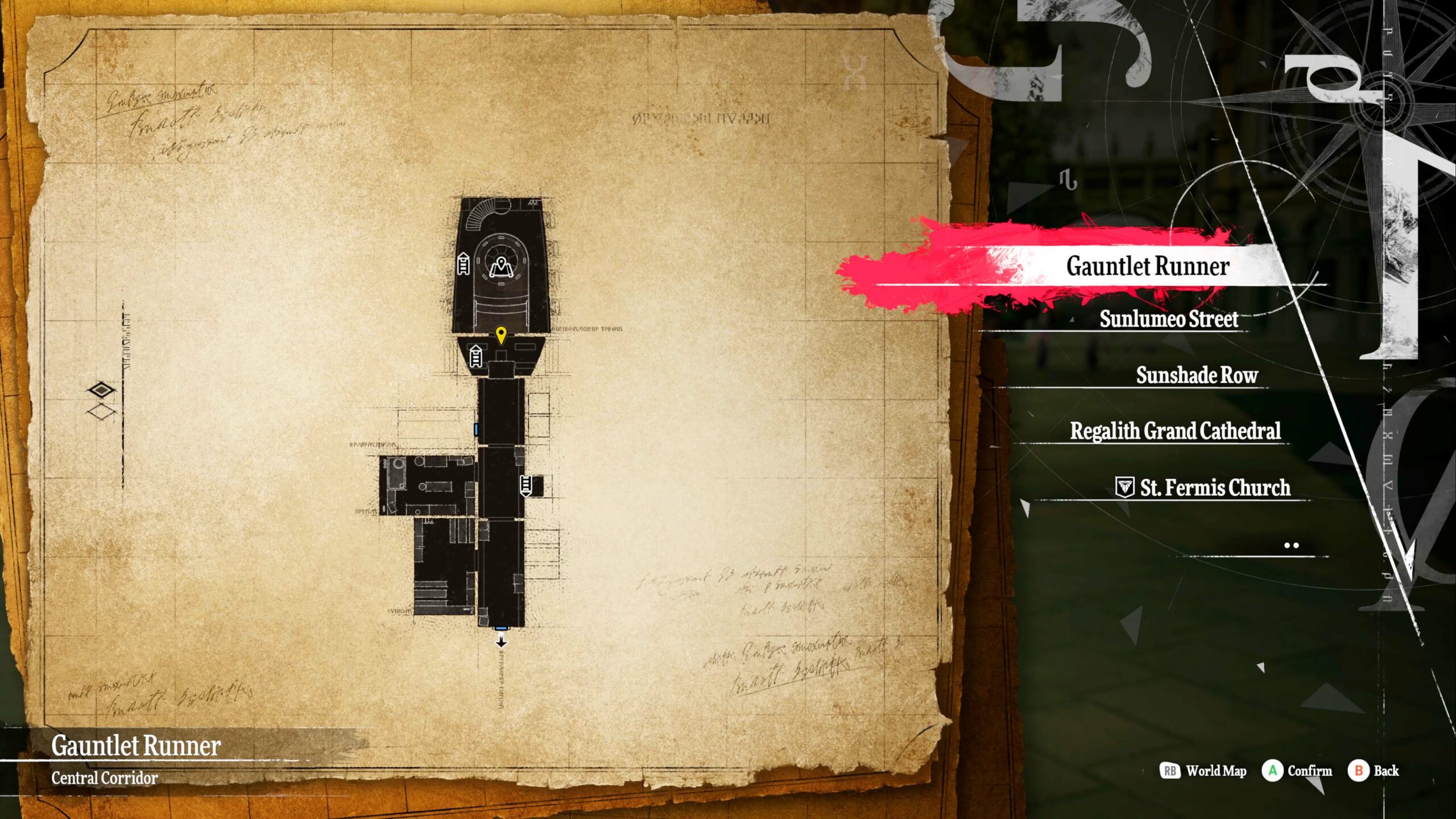Select the filled diamond floor indicator

101,390
